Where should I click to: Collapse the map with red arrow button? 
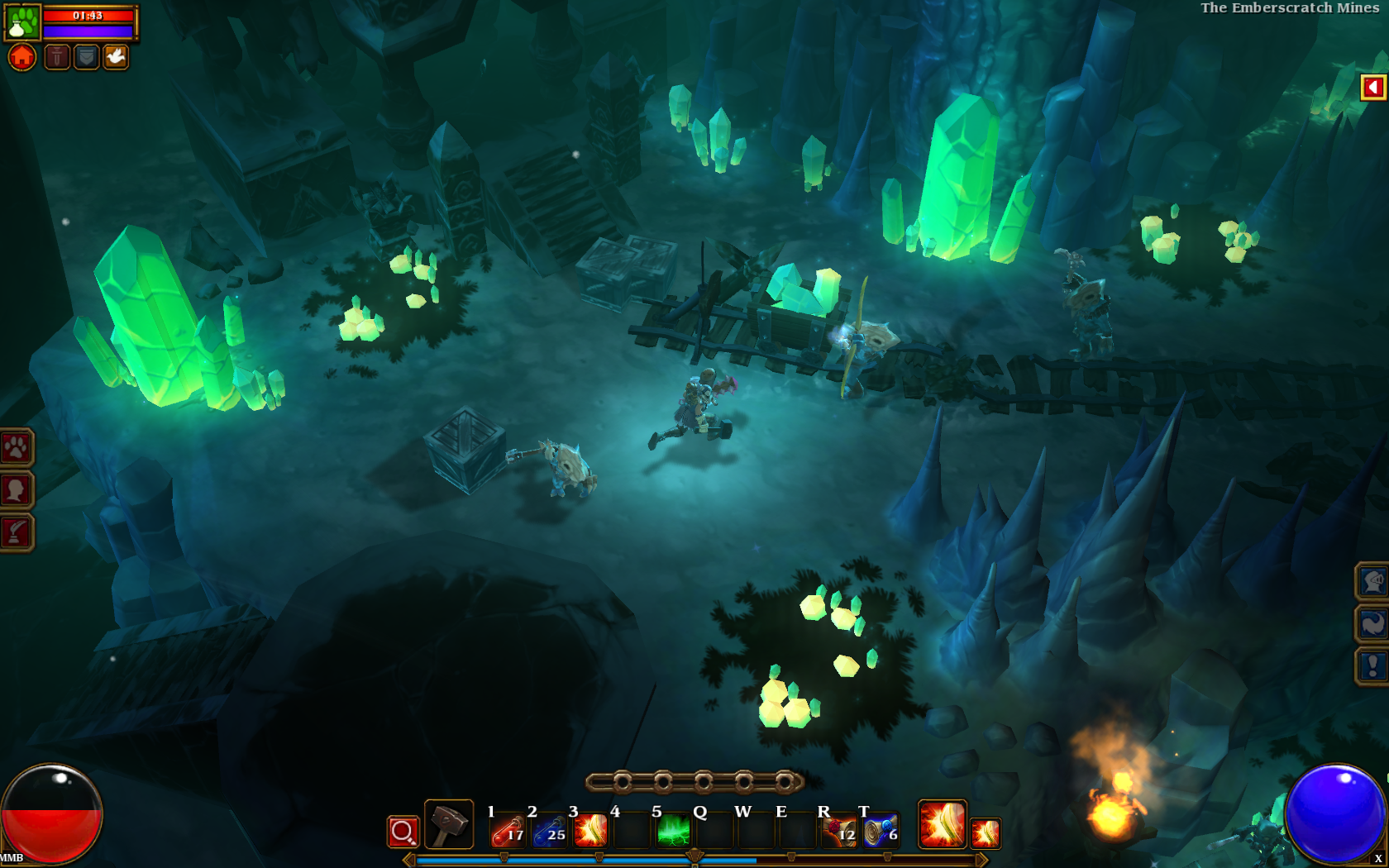[x=1372, y=88]
